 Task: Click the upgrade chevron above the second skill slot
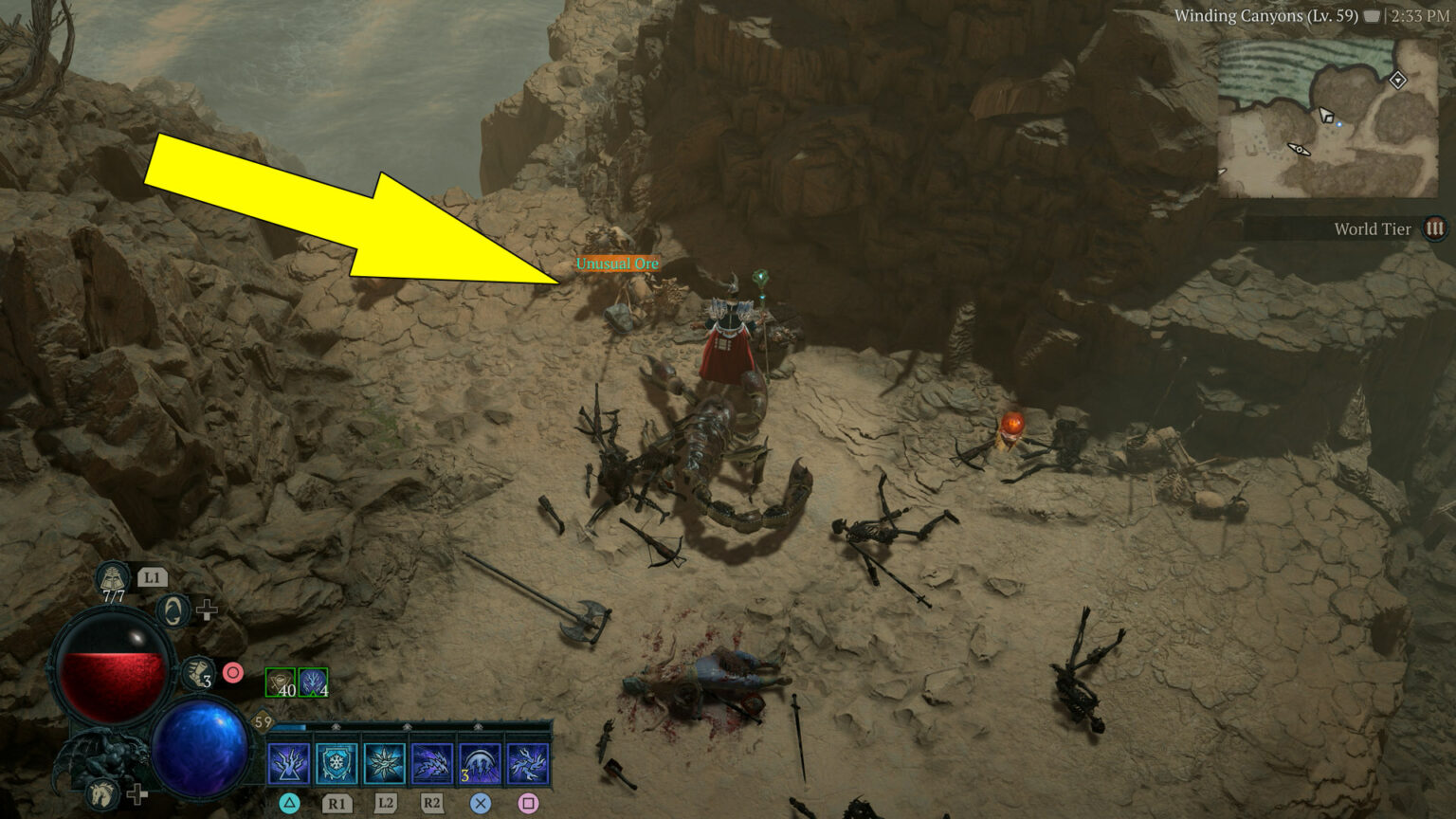pos(335,725)
